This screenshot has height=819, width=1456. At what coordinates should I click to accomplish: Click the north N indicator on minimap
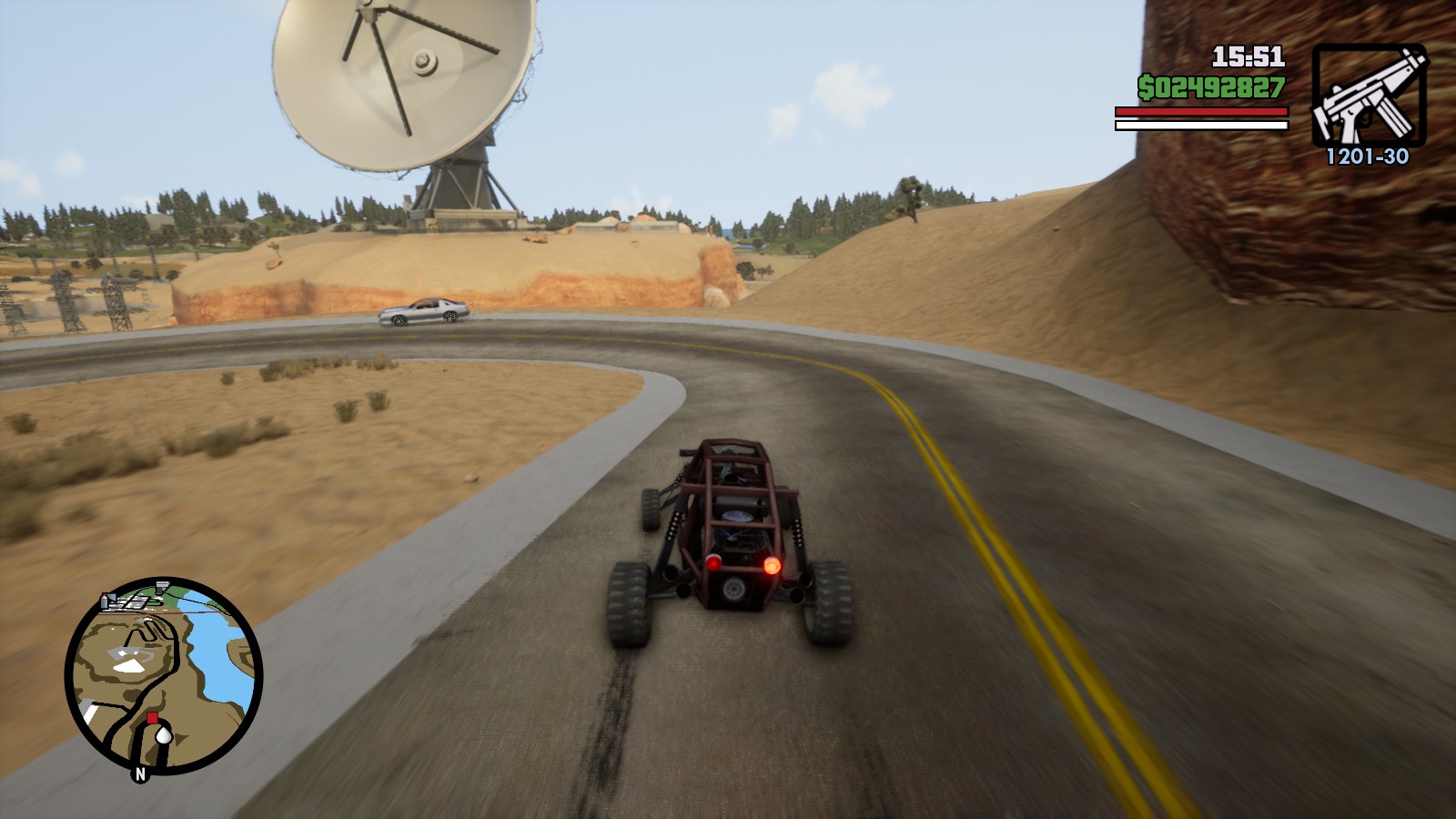[x=139, y=773]
